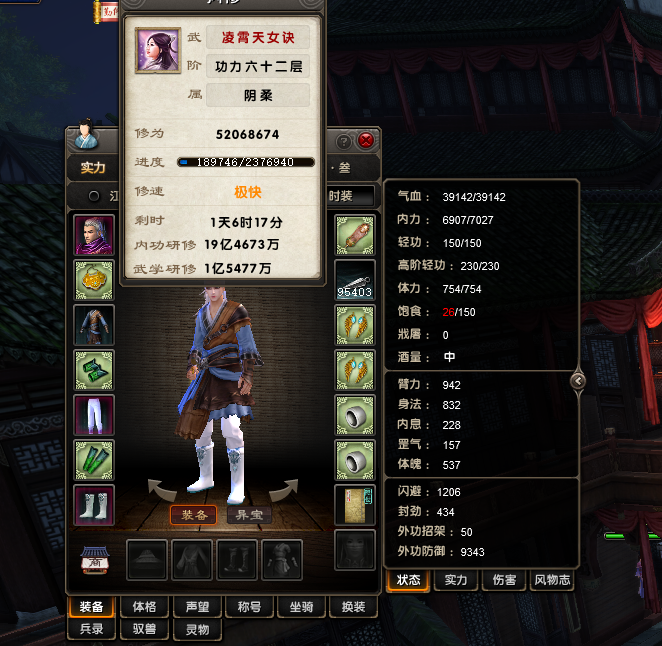This screenshot has height=646, width=662.
Task: Collapse the stats panel with side arrow
Action: [x=577, y=380]
